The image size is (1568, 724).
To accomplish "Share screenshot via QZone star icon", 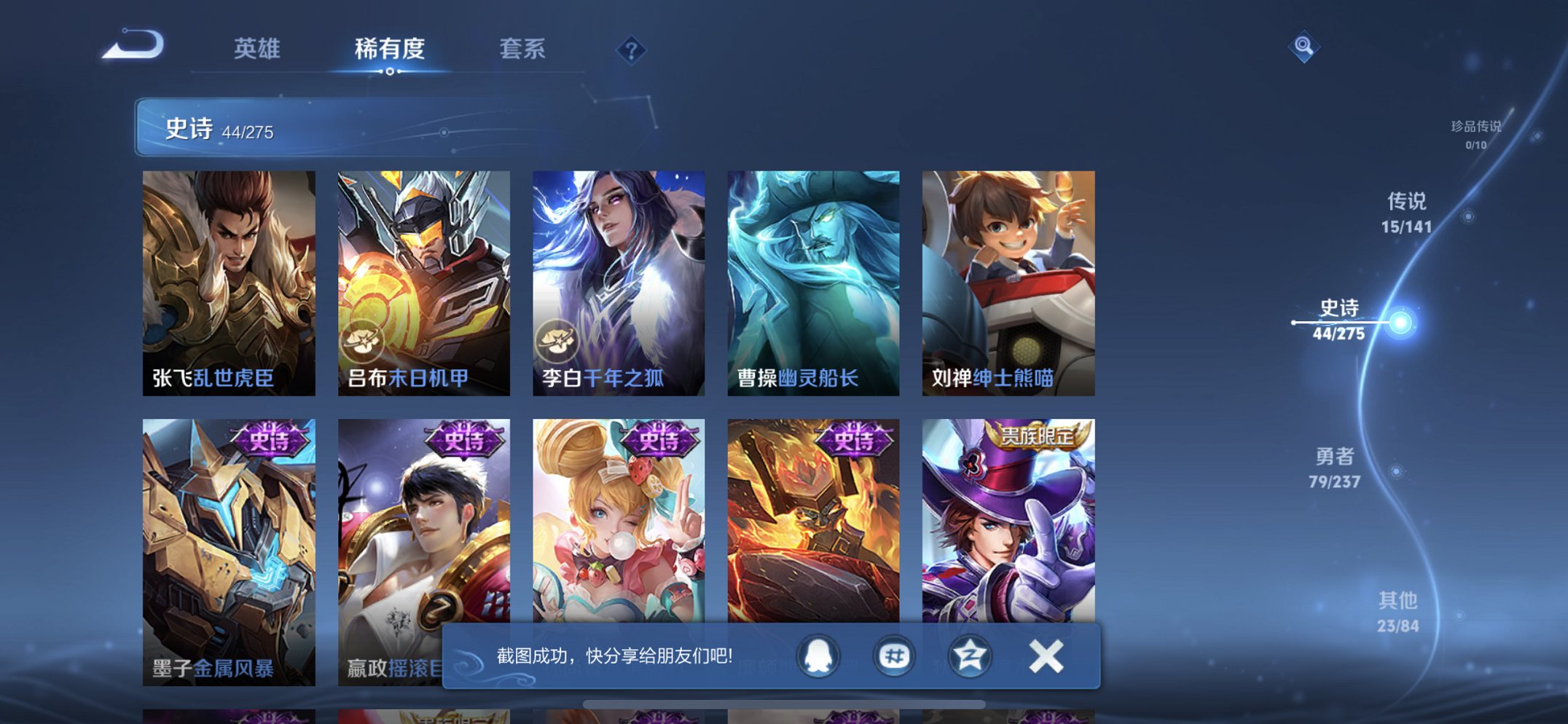I will click(x=969, y=655).
